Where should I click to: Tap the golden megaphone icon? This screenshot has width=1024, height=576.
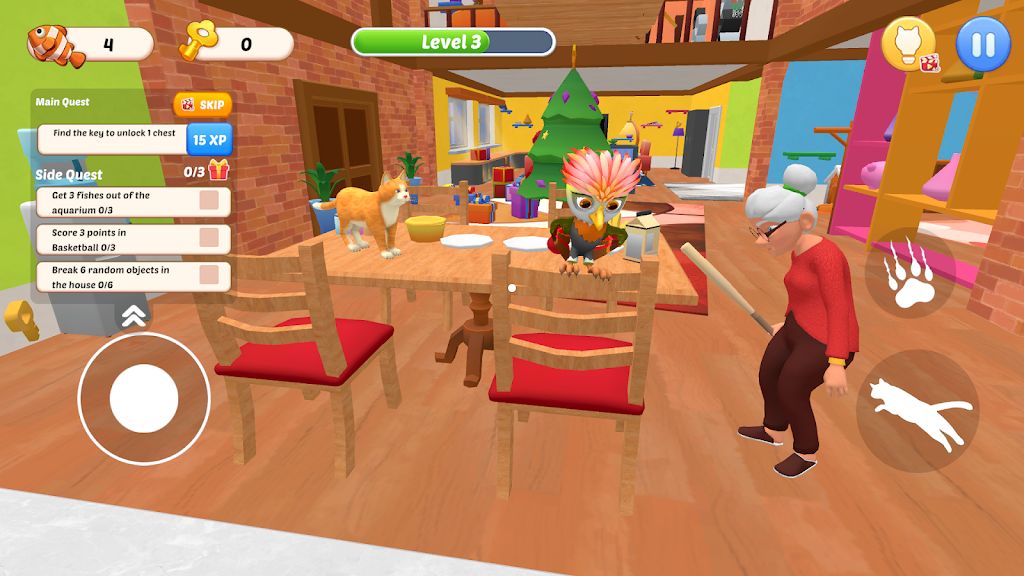(x=20, y=319)
